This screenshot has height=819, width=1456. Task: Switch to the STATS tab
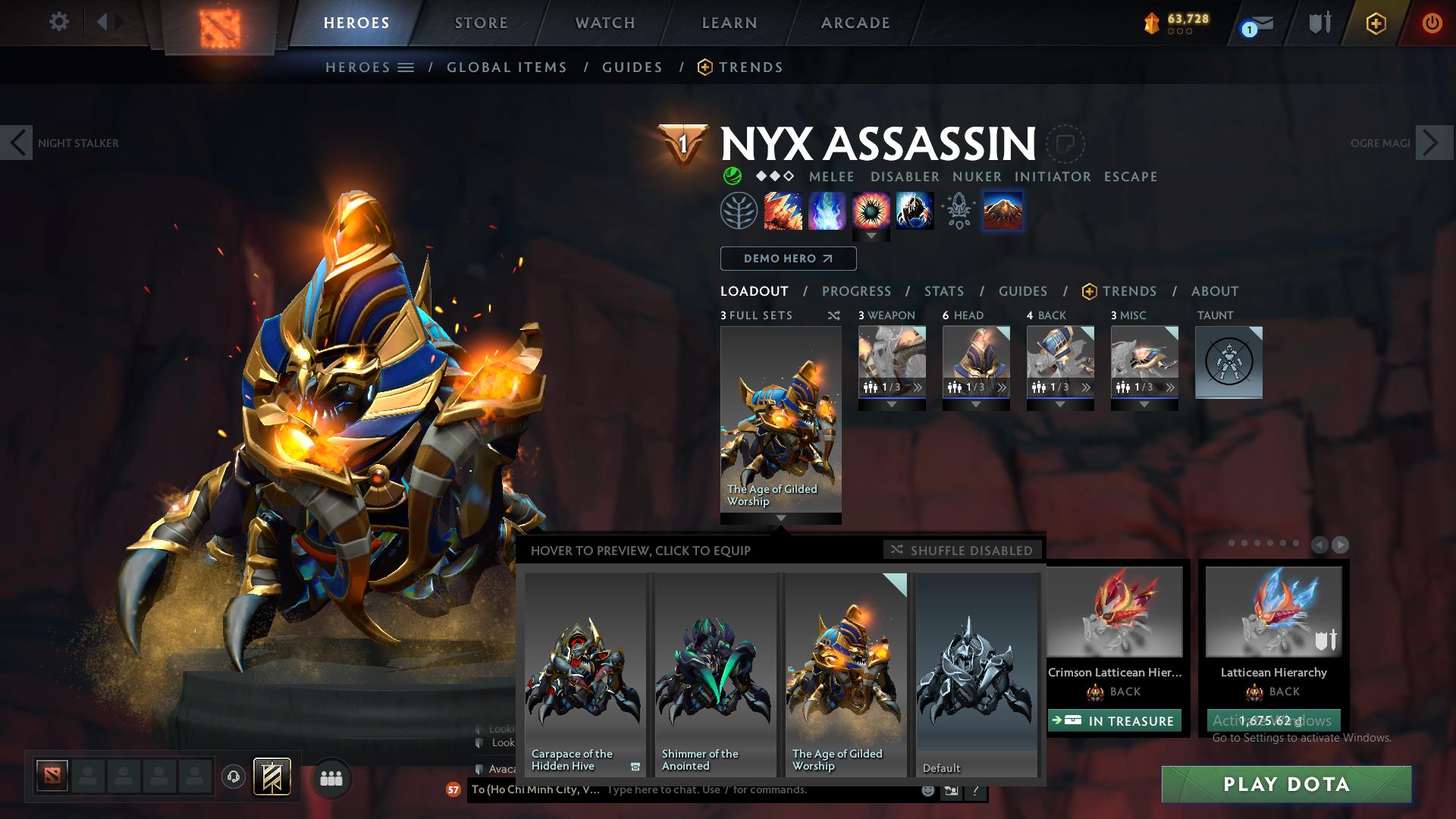click(943, 290)
